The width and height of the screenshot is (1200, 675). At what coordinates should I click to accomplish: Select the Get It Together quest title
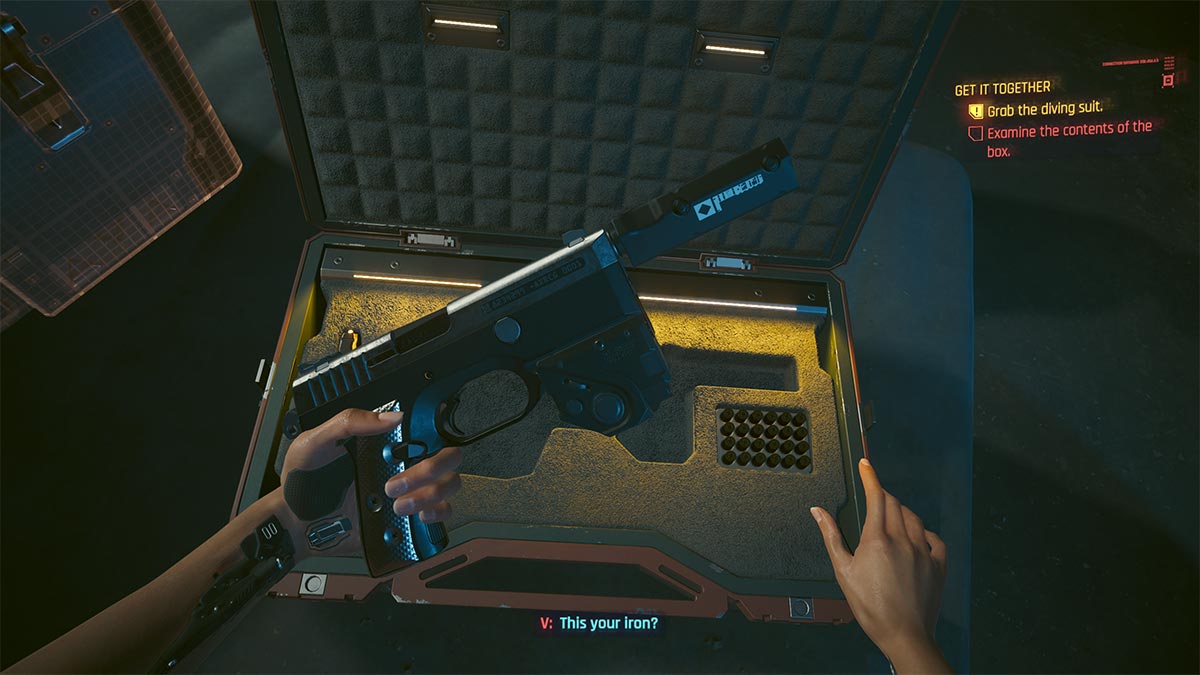[1002, 88]
